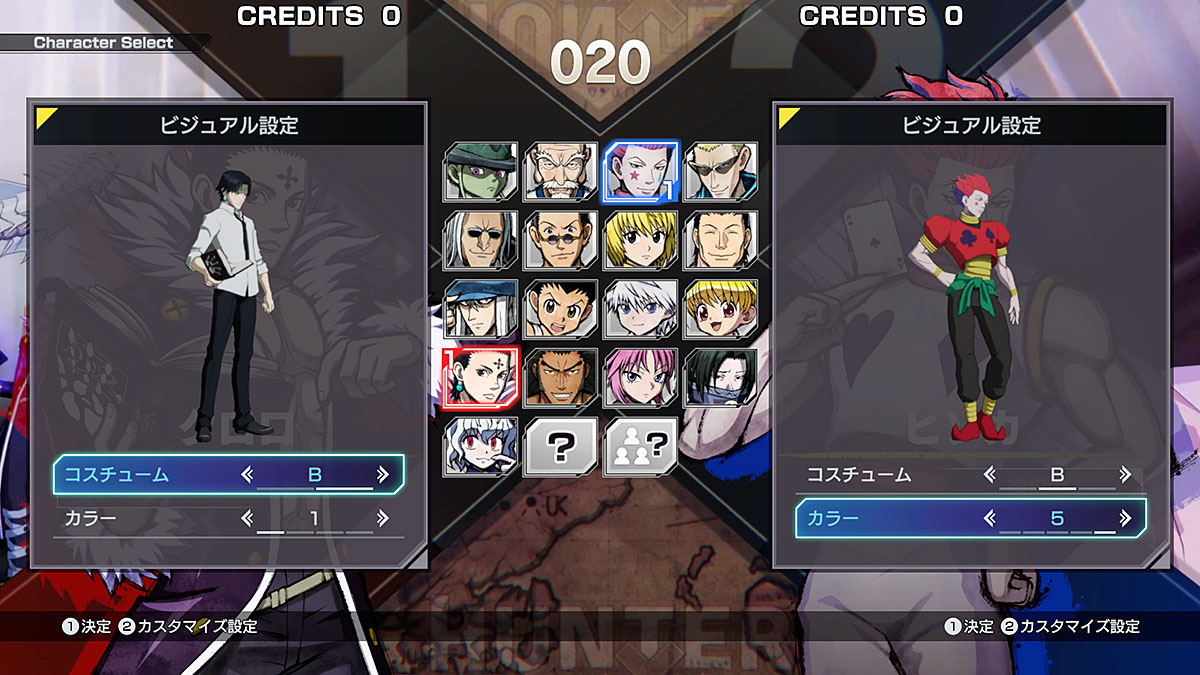1200x675 pixels.
Task: Pick the blond Kurapika portrait
Action: pyautogui.click(x=640, y=240)
